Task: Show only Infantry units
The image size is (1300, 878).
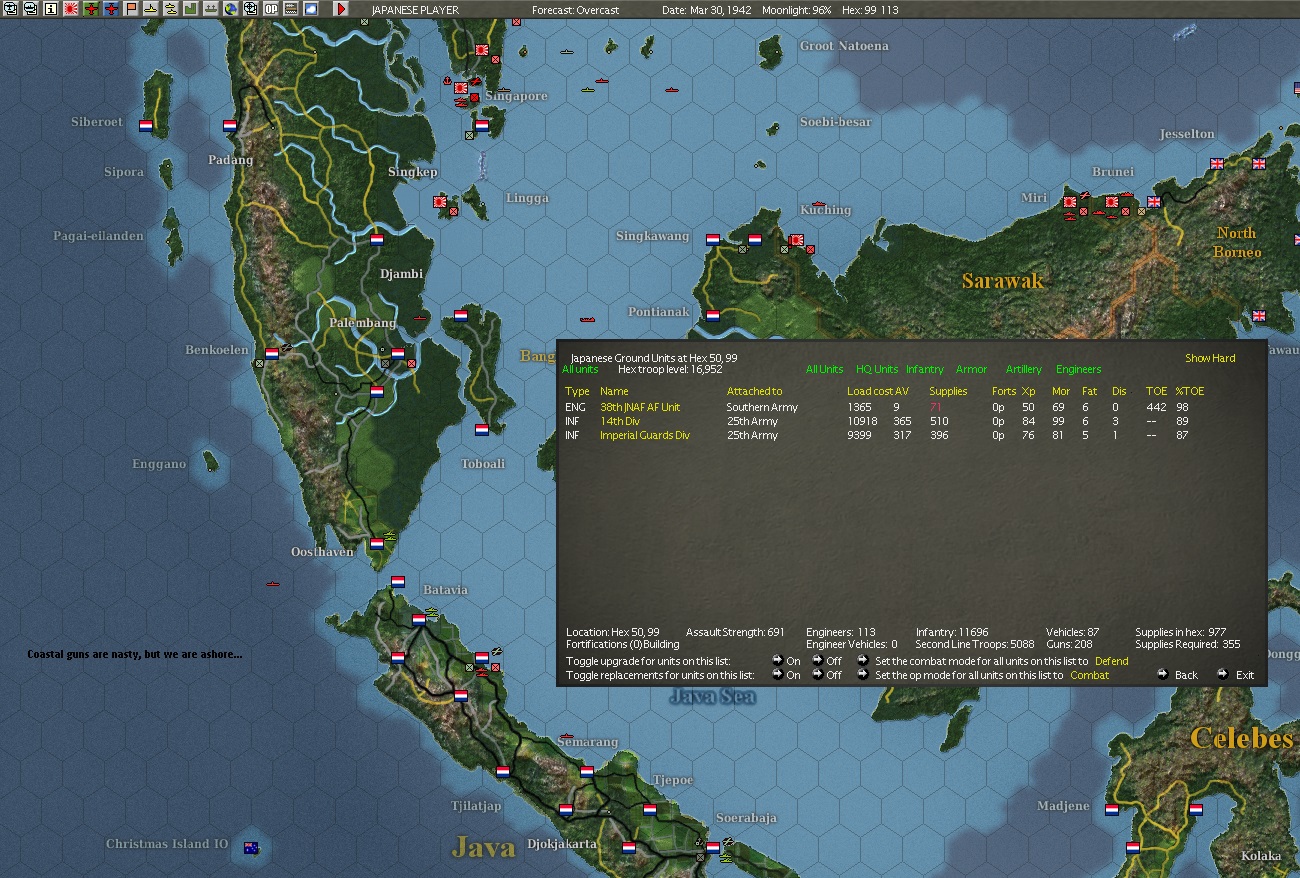Action: click(925, 370)
